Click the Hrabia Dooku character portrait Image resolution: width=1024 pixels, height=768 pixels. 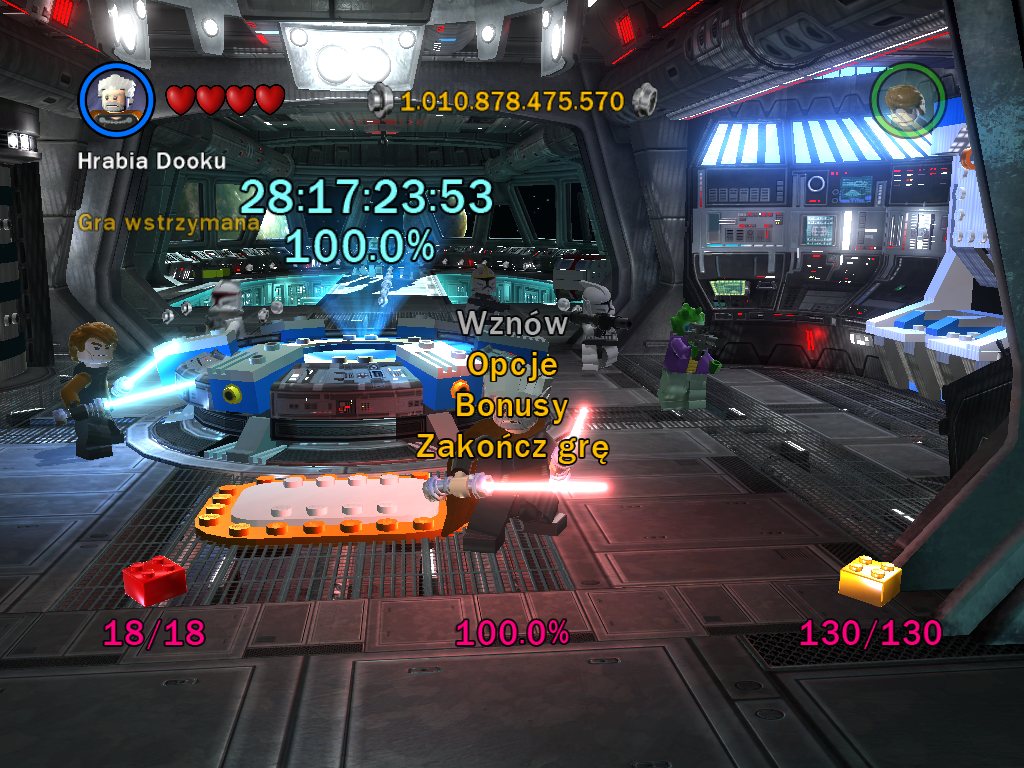tap(116, 98)
